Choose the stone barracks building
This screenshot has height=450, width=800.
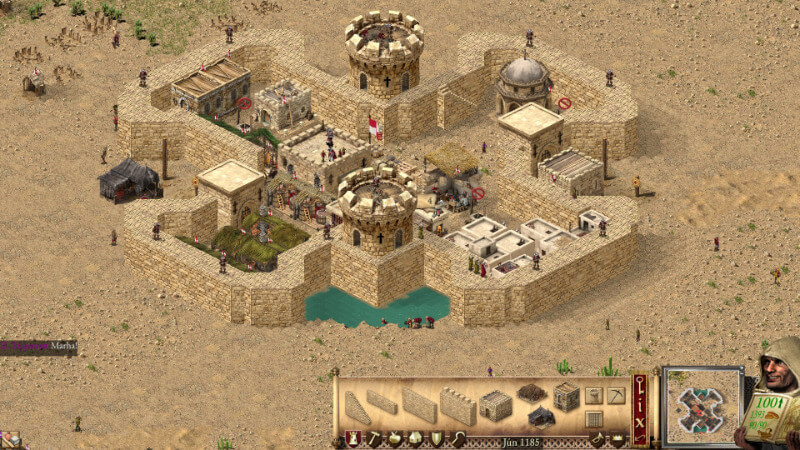coord(495,405)
